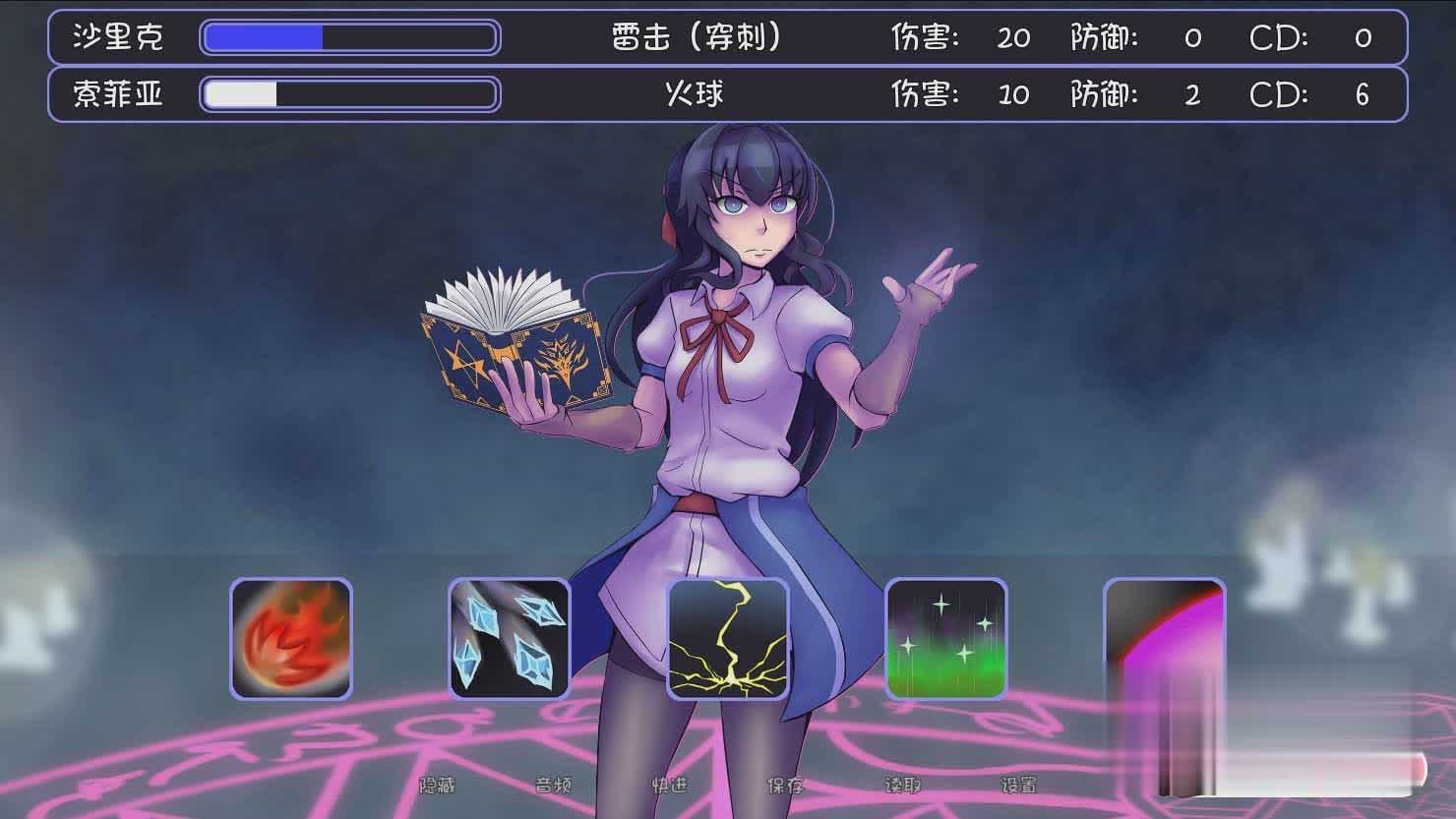Click 雷击（穿刺）skill name in top bar

(x=695, y=38)
